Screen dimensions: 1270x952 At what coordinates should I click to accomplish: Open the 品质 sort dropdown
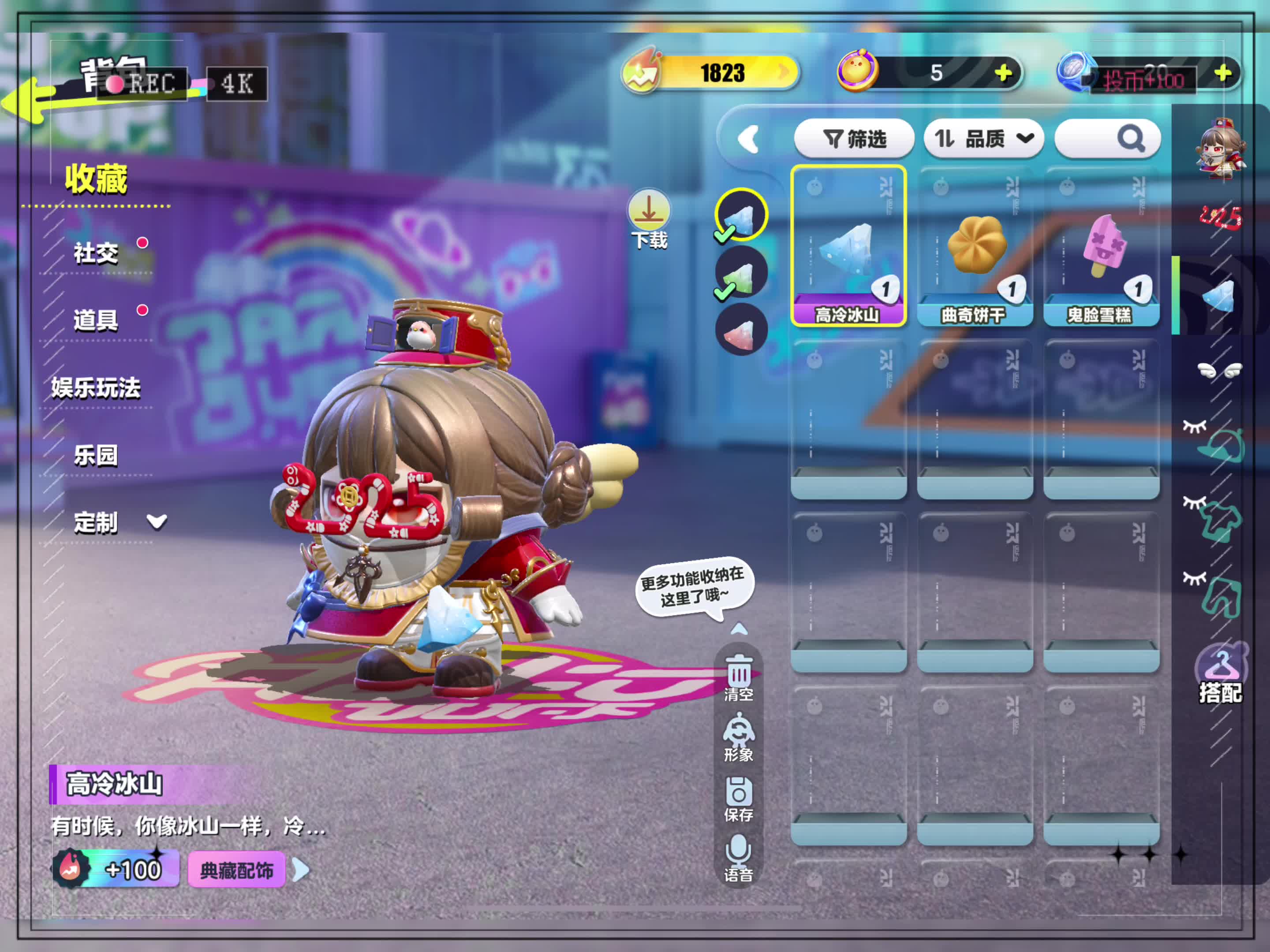pyautogui.click(x=983, y=138)
